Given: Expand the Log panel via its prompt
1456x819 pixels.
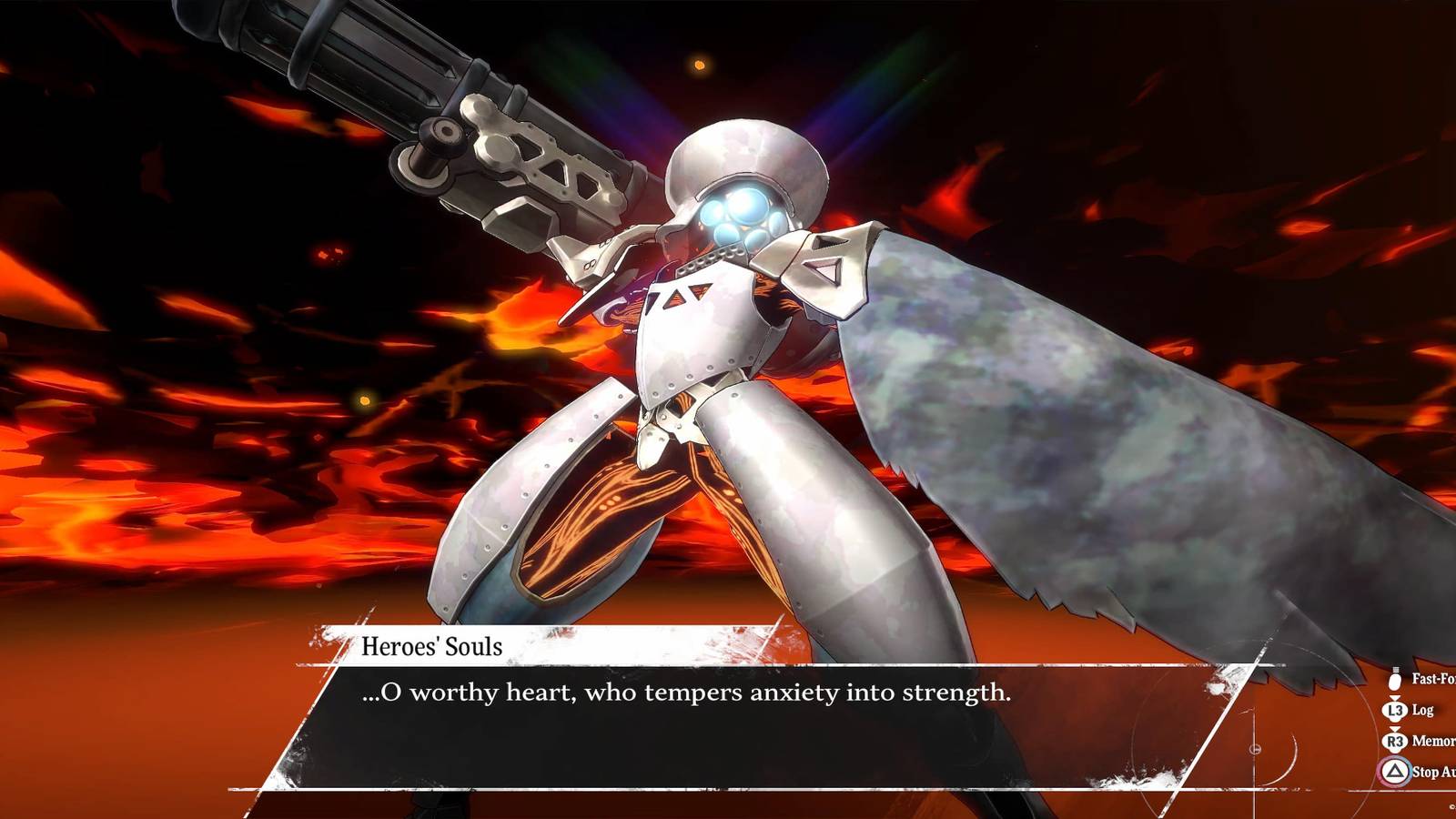Looking at the screenshot, I should pyautogui.click(x=1395, y=711).
